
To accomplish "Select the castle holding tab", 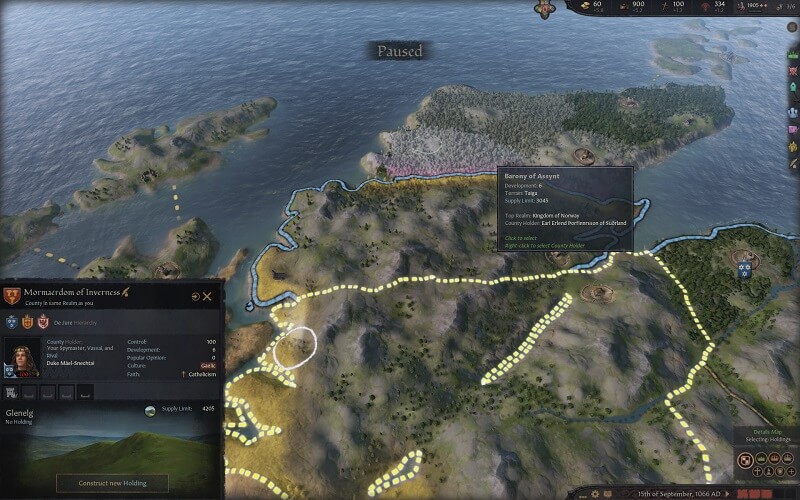I will point(12,393).
